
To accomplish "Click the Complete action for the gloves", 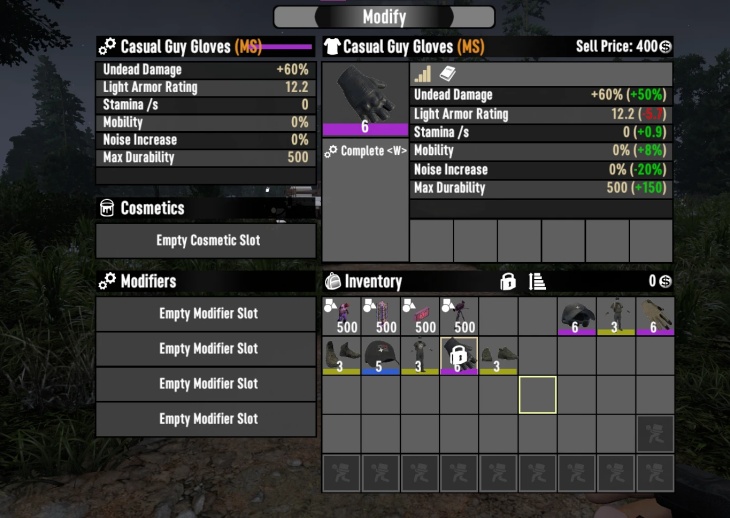I will pyautogui.click(x=366, y=151).
